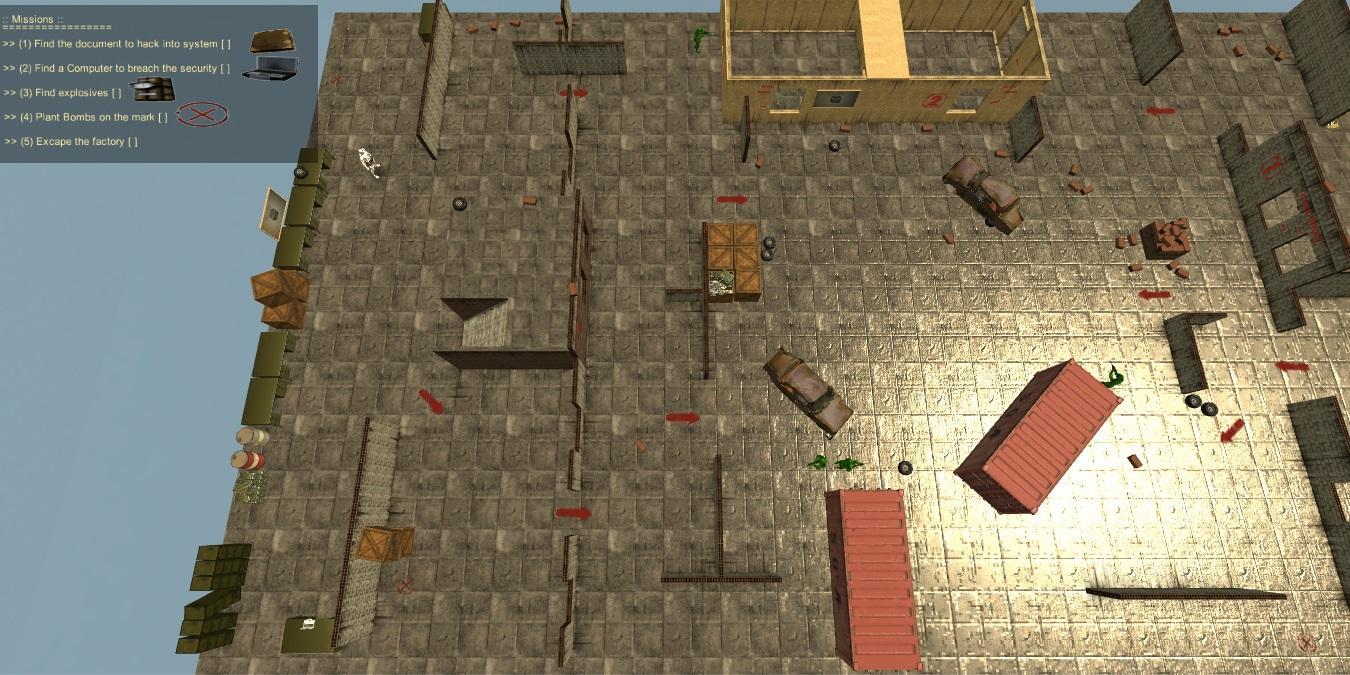Select the laptop computer icon

point(269,67)
